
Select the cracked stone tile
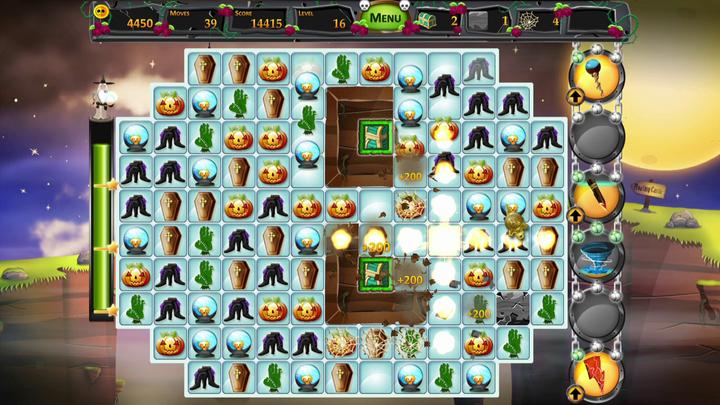512,306
